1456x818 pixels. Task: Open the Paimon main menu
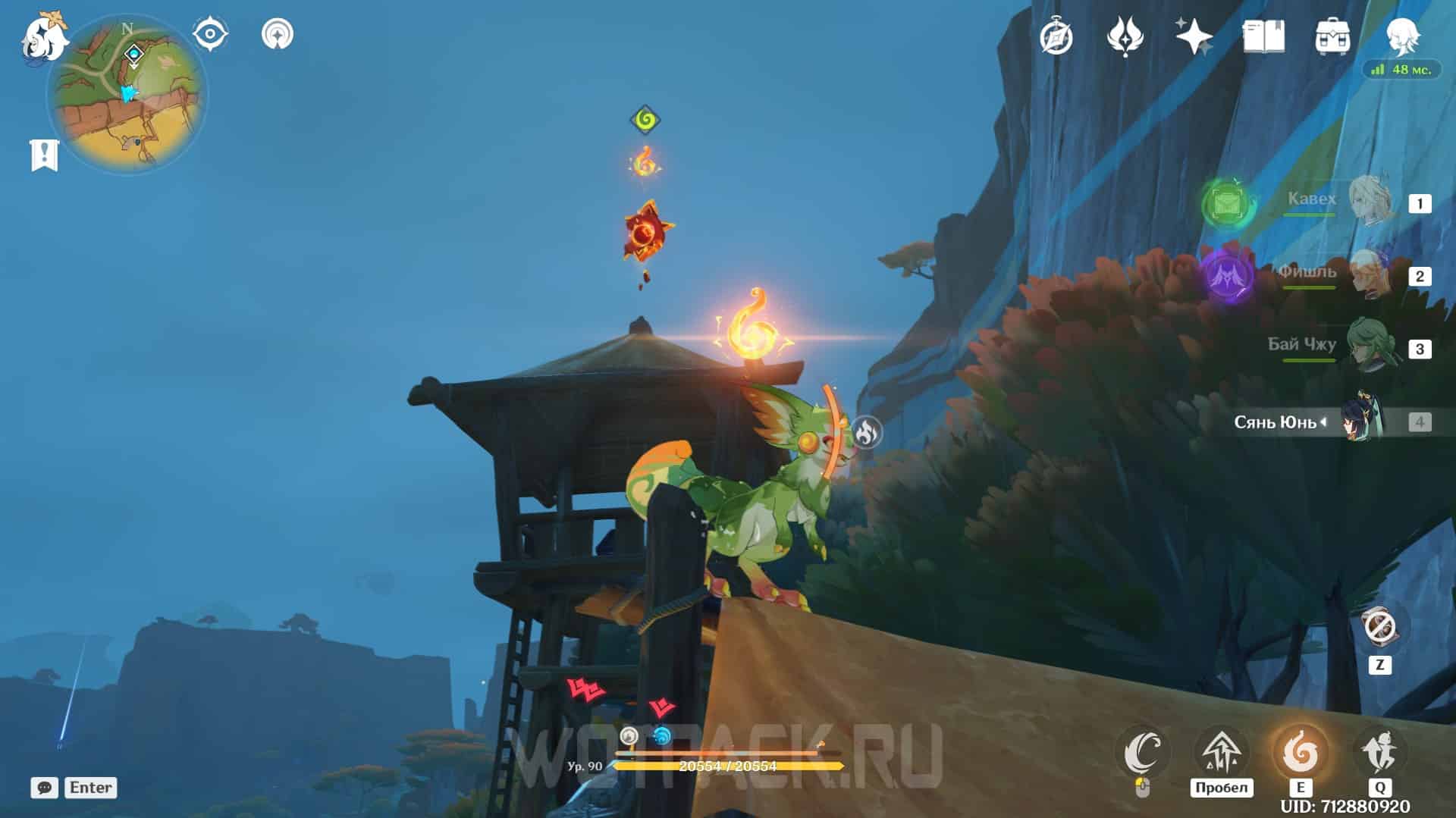(42, 36)
